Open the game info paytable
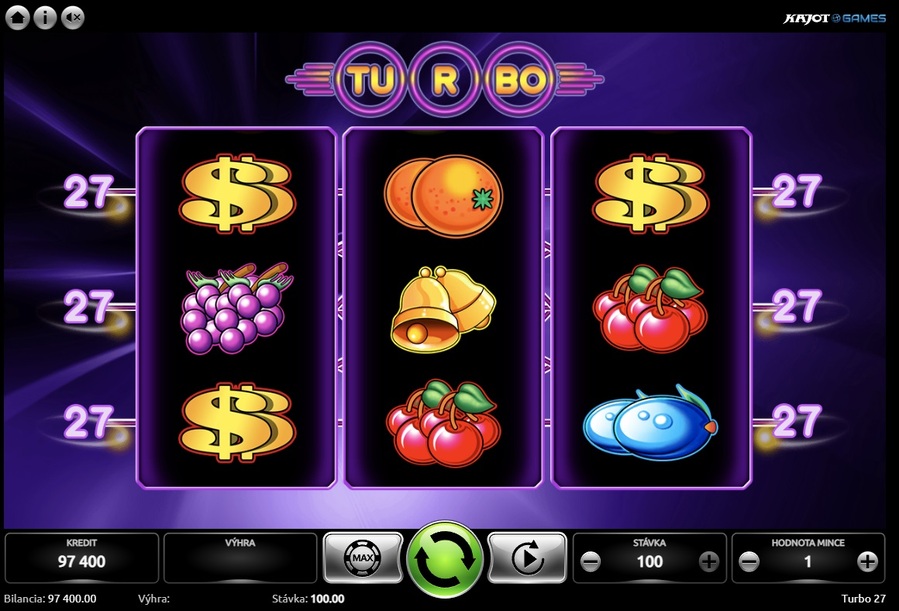899x611 pixels. click(44, 17)
